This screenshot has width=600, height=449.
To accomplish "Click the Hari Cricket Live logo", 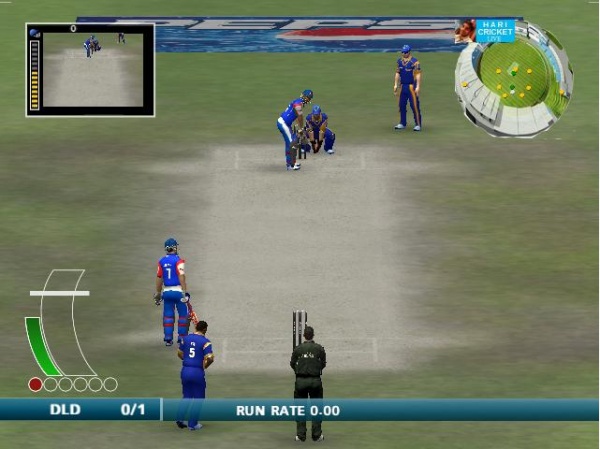I will (495, 30).
